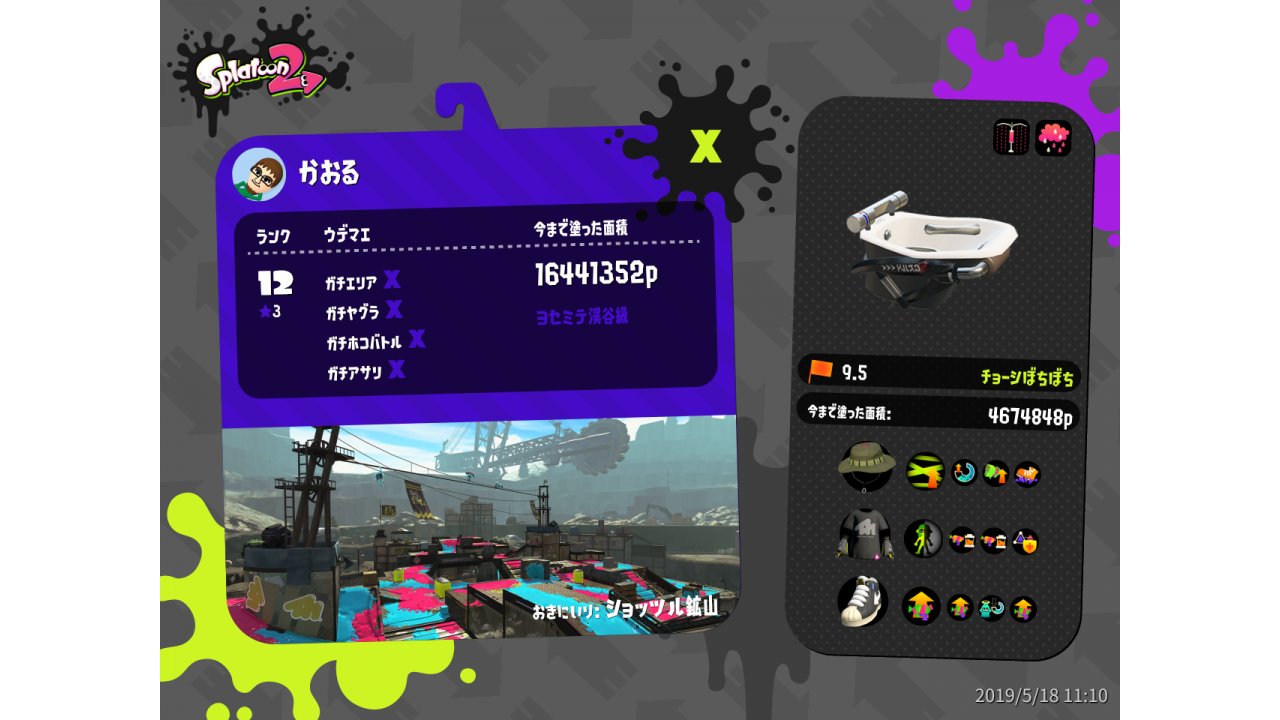
Task: Click the player avatar next to かおる
Action: click(x=259, y=176)
